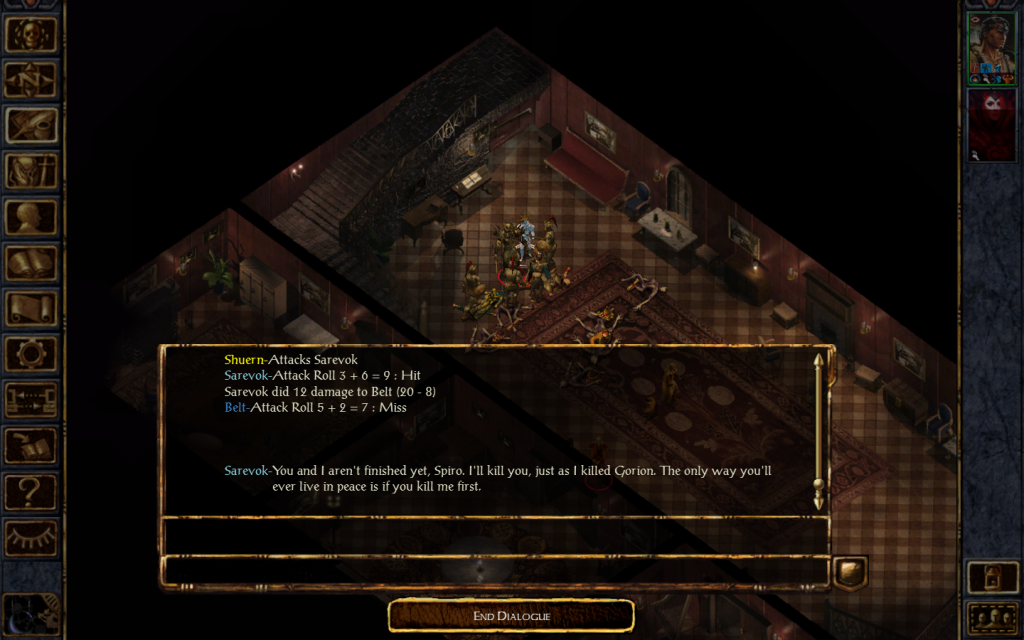Click the End Dialogue button
Screen dimensions: 1024x640
pos(511,616)
